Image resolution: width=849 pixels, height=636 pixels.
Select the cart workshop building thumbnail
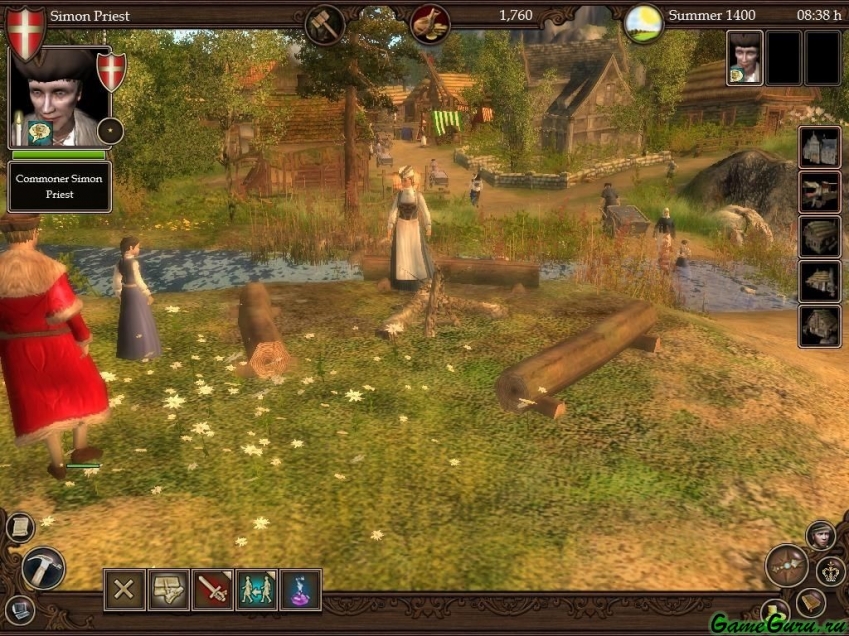[819, 192]
